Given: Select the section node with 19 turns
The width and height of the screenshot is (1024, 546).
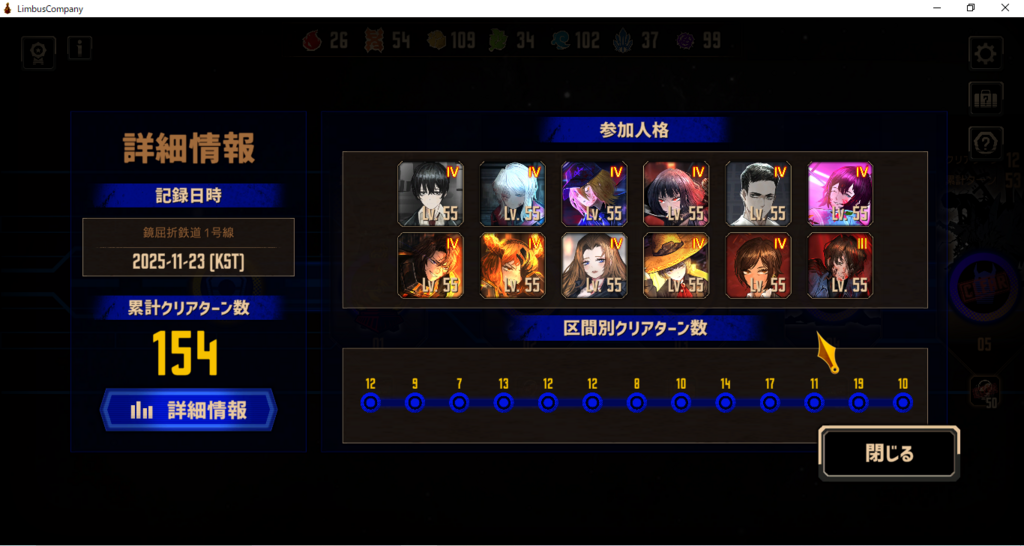Looking at the screenshot, I should 858,403.
